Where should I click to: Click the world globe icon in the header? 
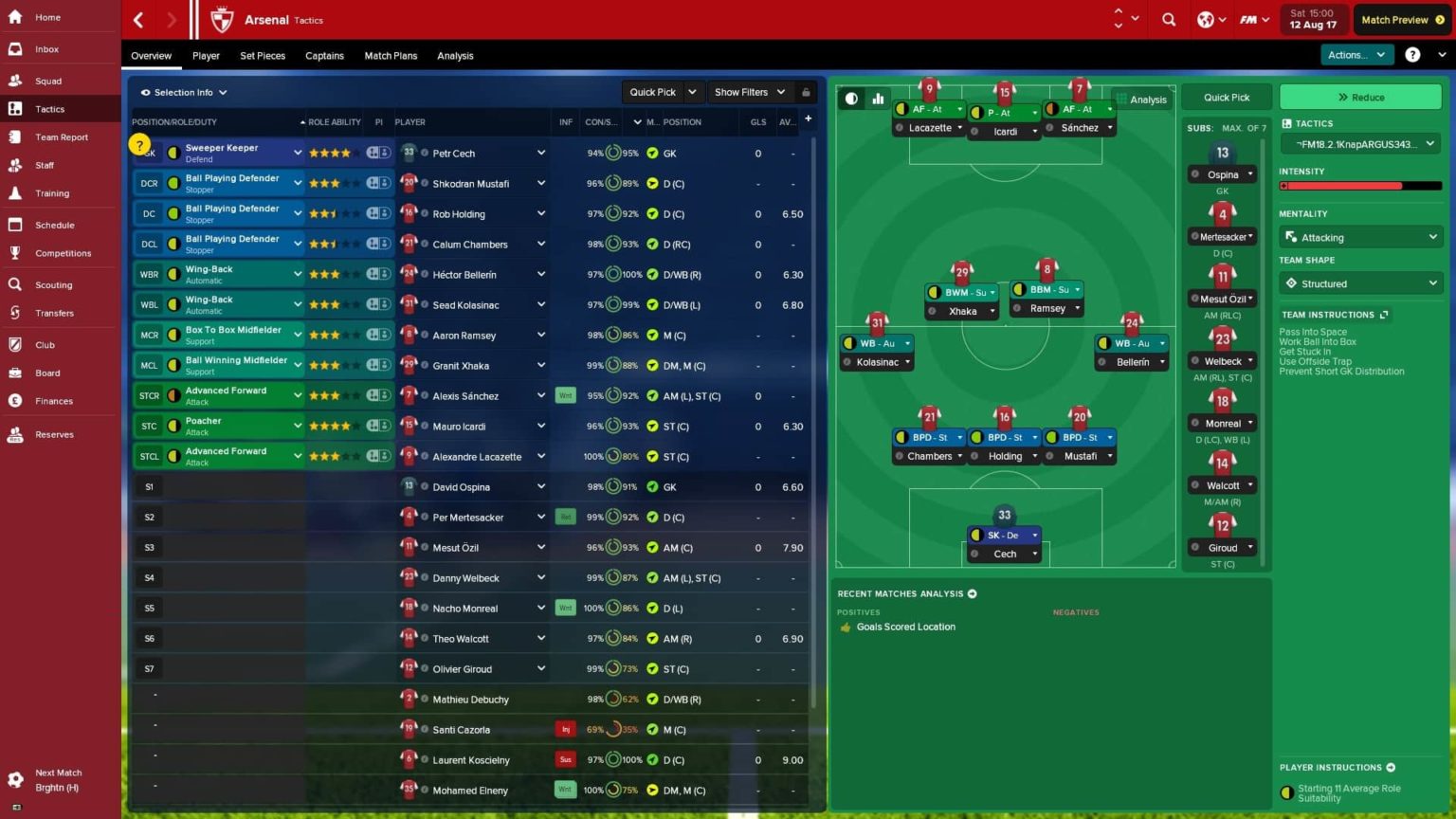1206,19
